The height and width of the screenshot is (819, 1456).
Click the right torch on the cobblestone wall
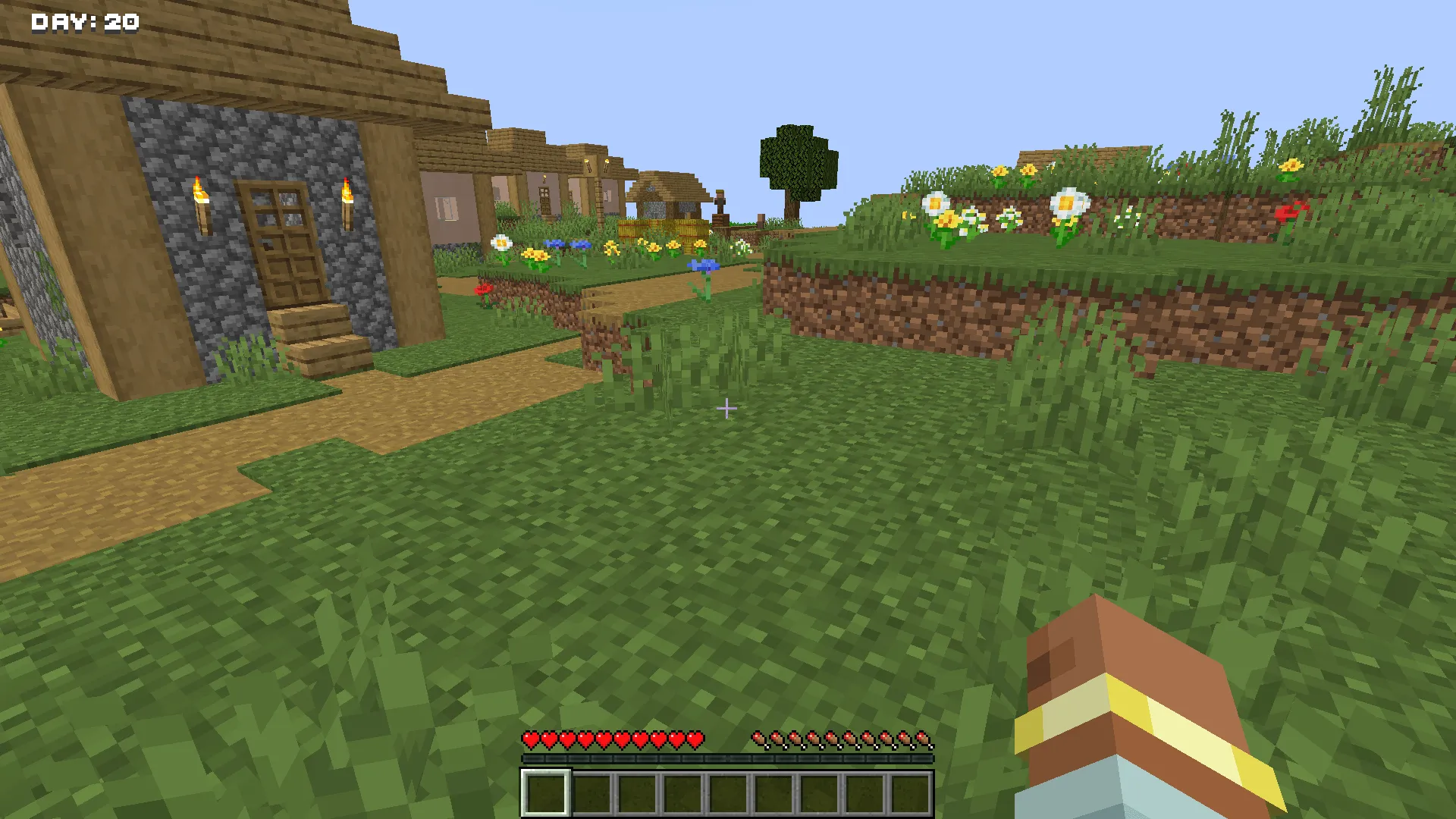click(347, 205)
